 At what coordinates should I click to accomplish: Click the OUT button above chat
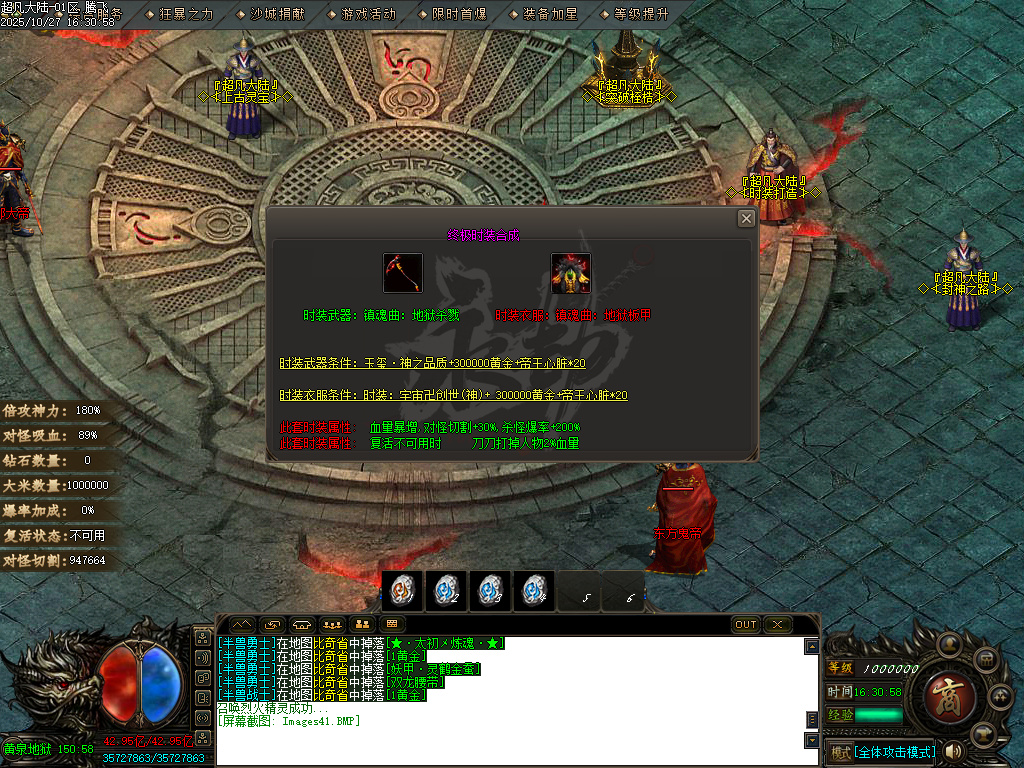click(x=746, y=625)
